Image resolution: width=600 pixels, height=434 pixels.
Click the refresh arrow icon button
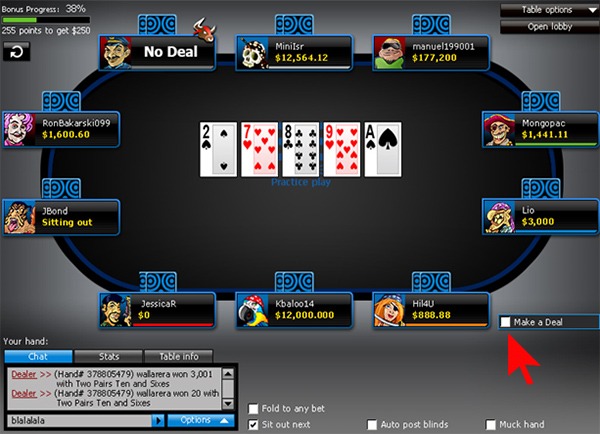tap(16, 50)
